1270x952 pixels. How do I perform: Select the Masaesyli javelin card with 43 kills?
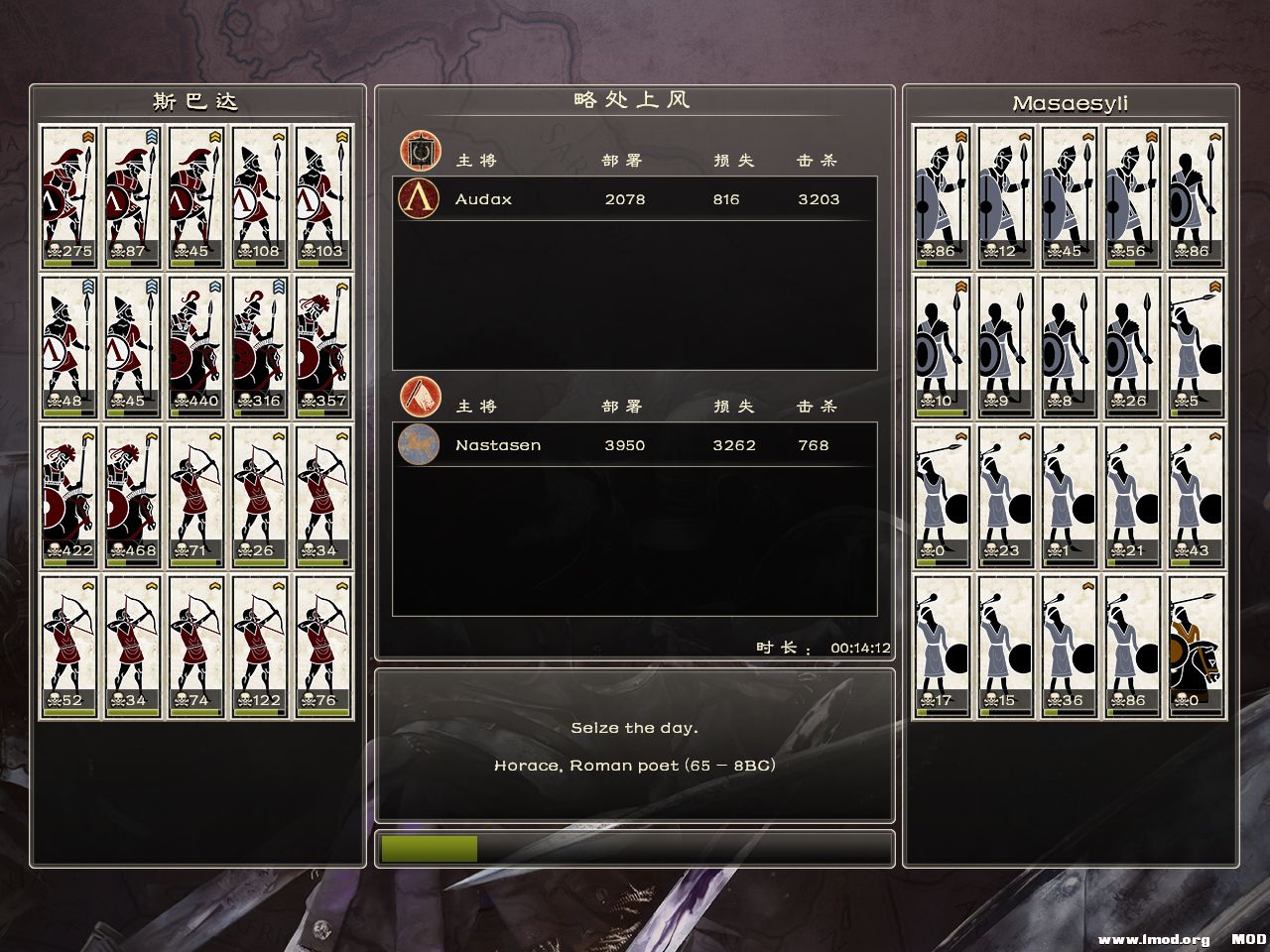tap(1197, 496)
